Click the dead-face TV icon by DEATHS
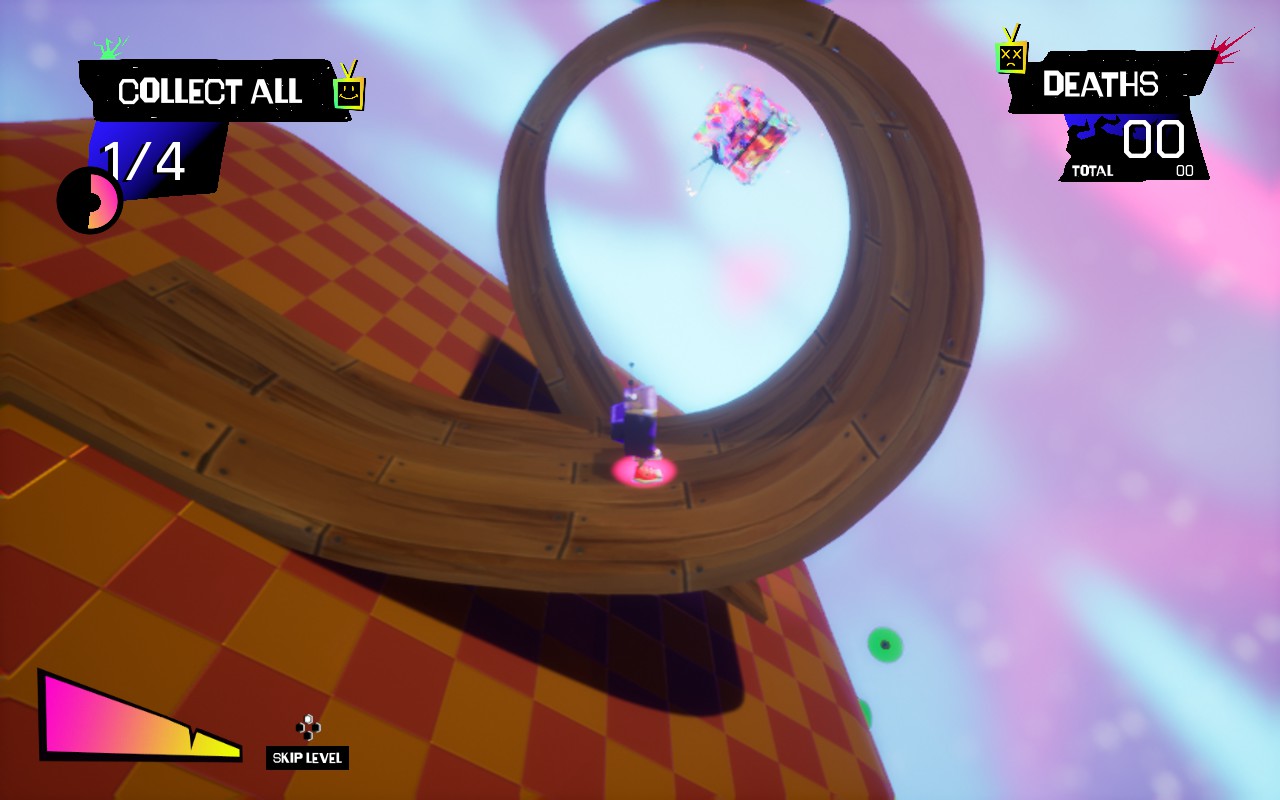1280x800 pixels. click(x=1012, y=57)
